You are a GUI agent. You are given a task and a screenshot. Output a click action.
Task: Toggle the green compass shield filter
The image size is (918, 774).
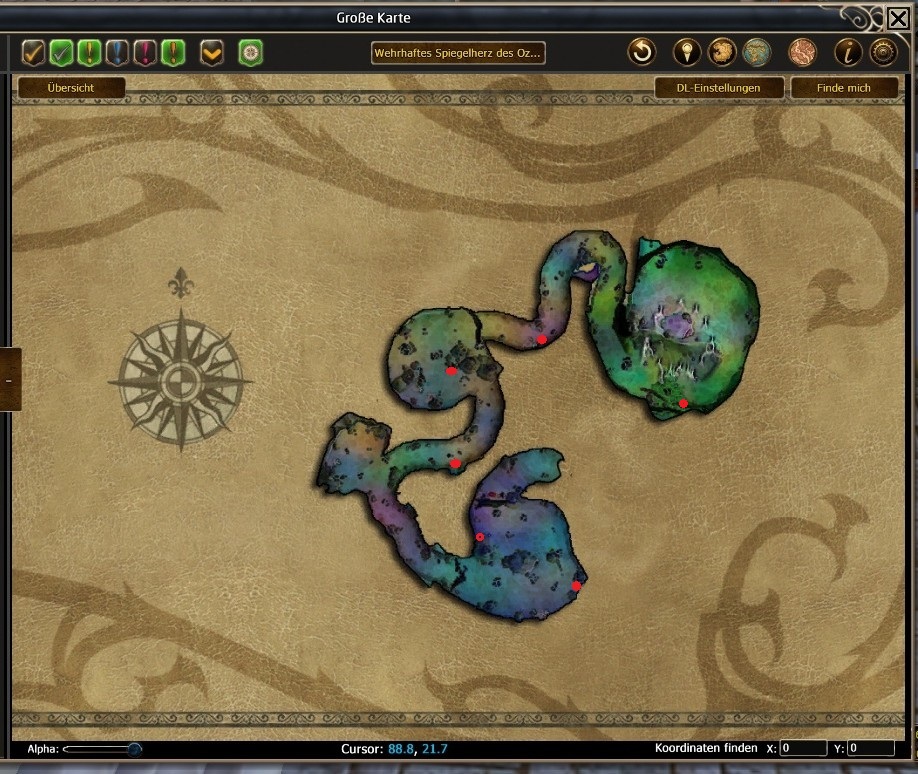250,52
